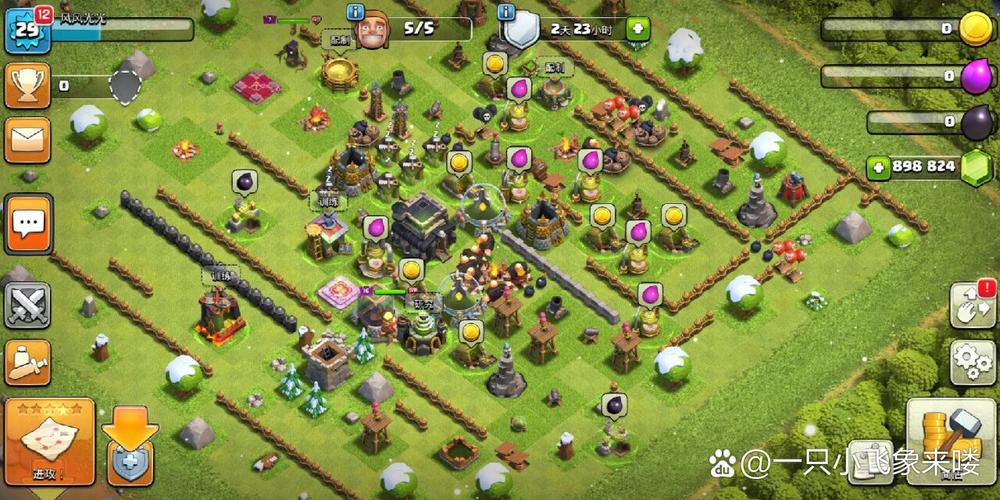Buy gems with the green plus button
Viewport: 1000px width, 500px height.
pyautogui.click(x=879, y=166)
